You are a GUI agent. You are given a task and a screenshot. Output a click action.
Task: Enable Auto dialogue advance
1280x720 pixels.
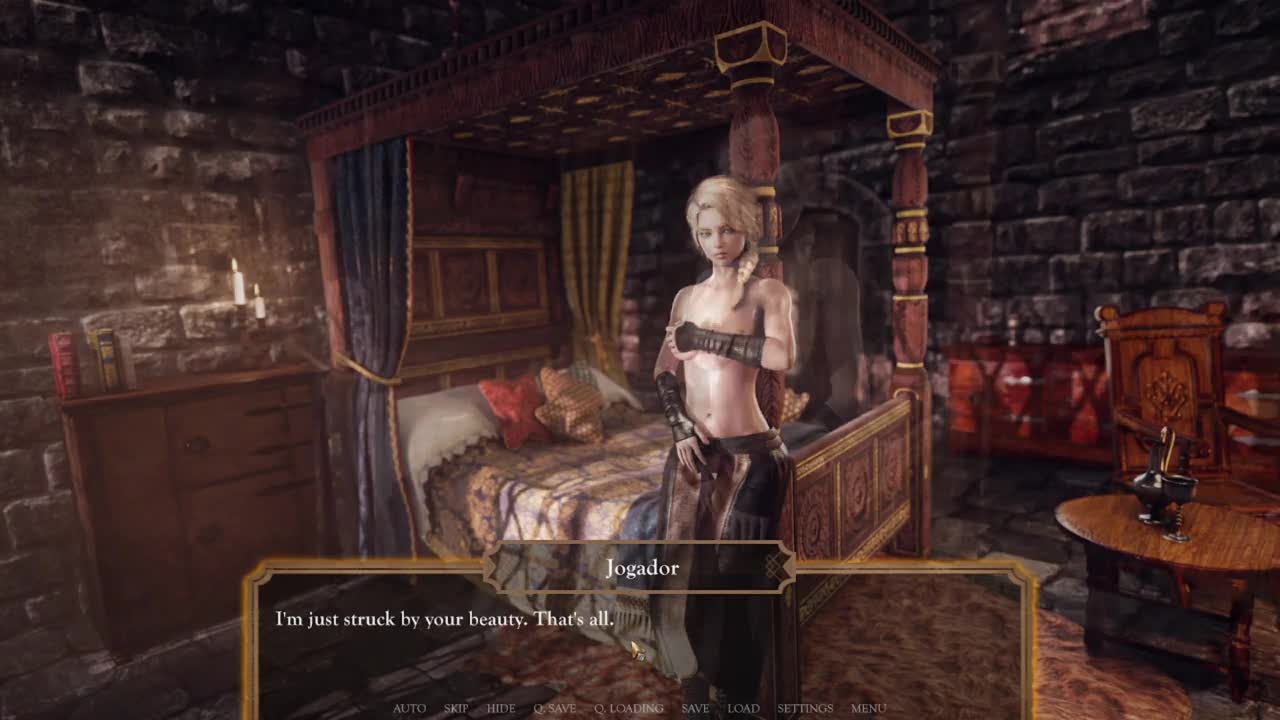[409, 708]
